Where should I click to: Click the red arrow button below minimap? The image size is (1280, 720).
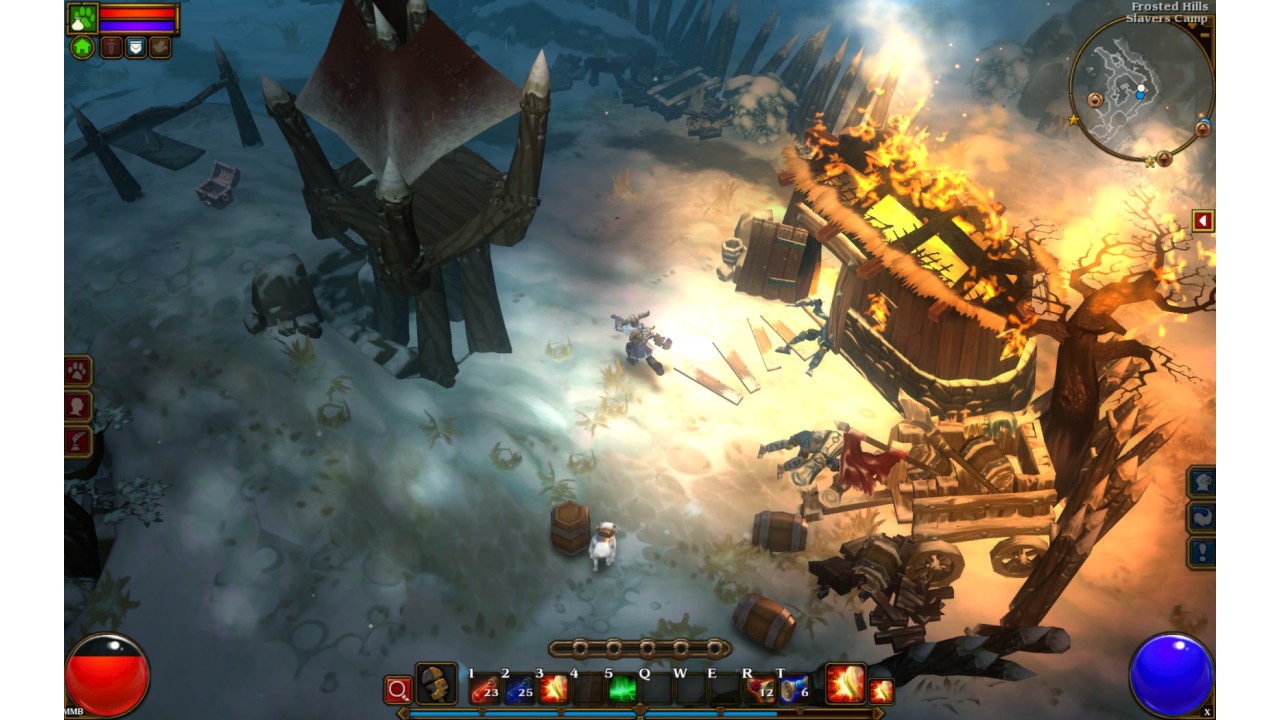point(1202,220)
